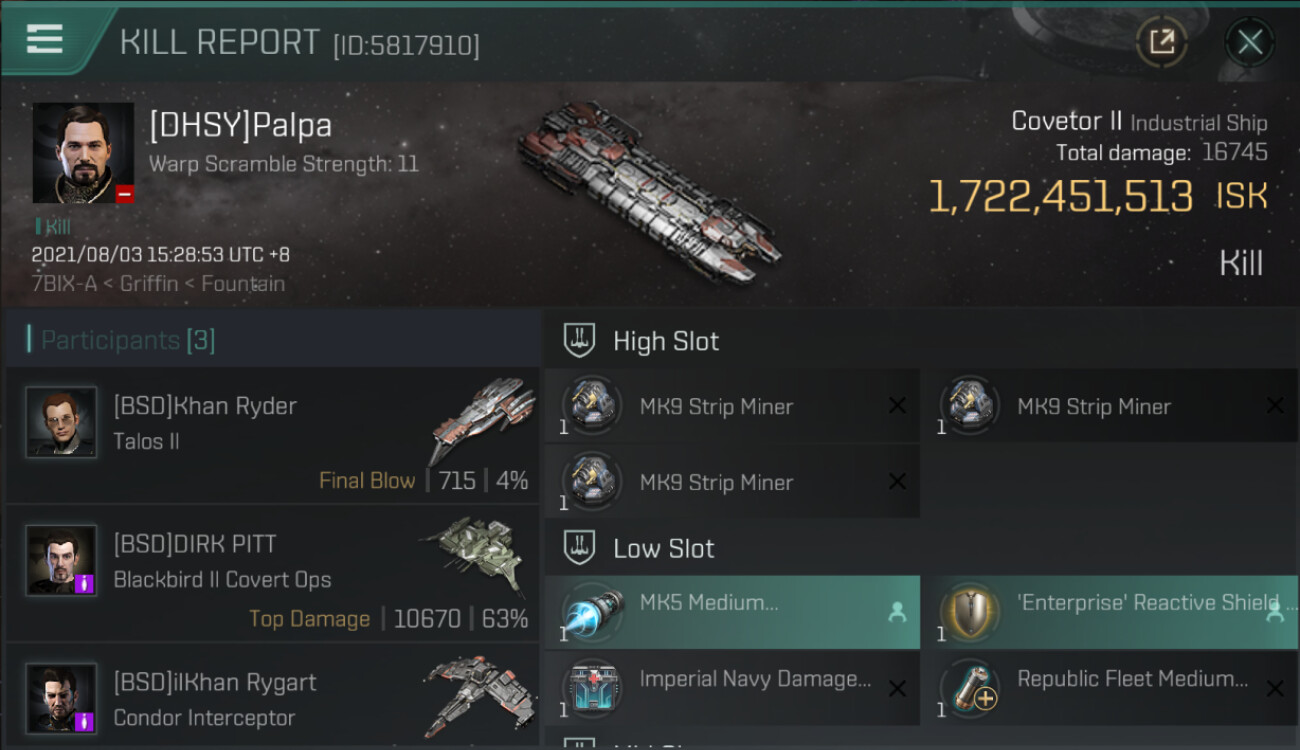The width and height of the screenshot is (1300, 750).
Task: Select participant DIRK PITT row
Action: pos(272,574)
